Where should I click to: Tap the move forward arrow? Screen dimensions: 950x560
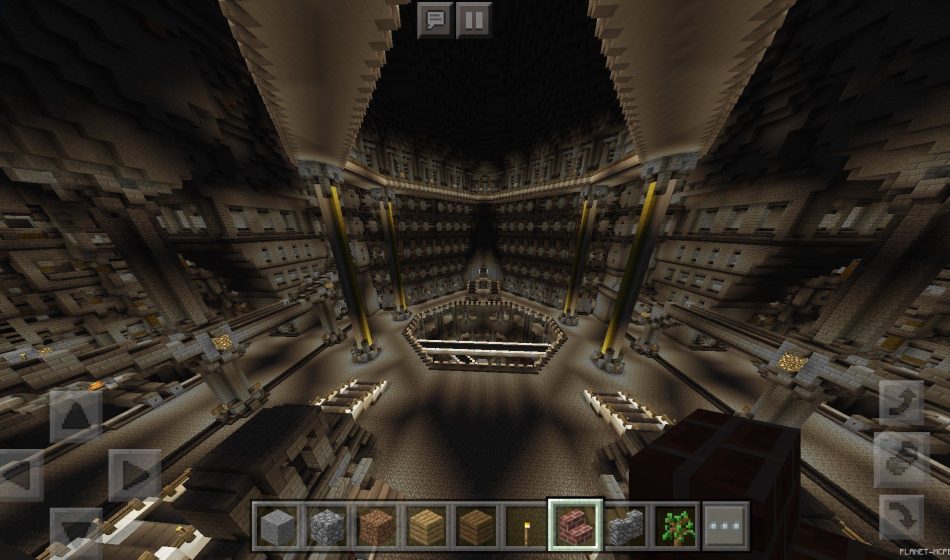click(x=76, y=415)
